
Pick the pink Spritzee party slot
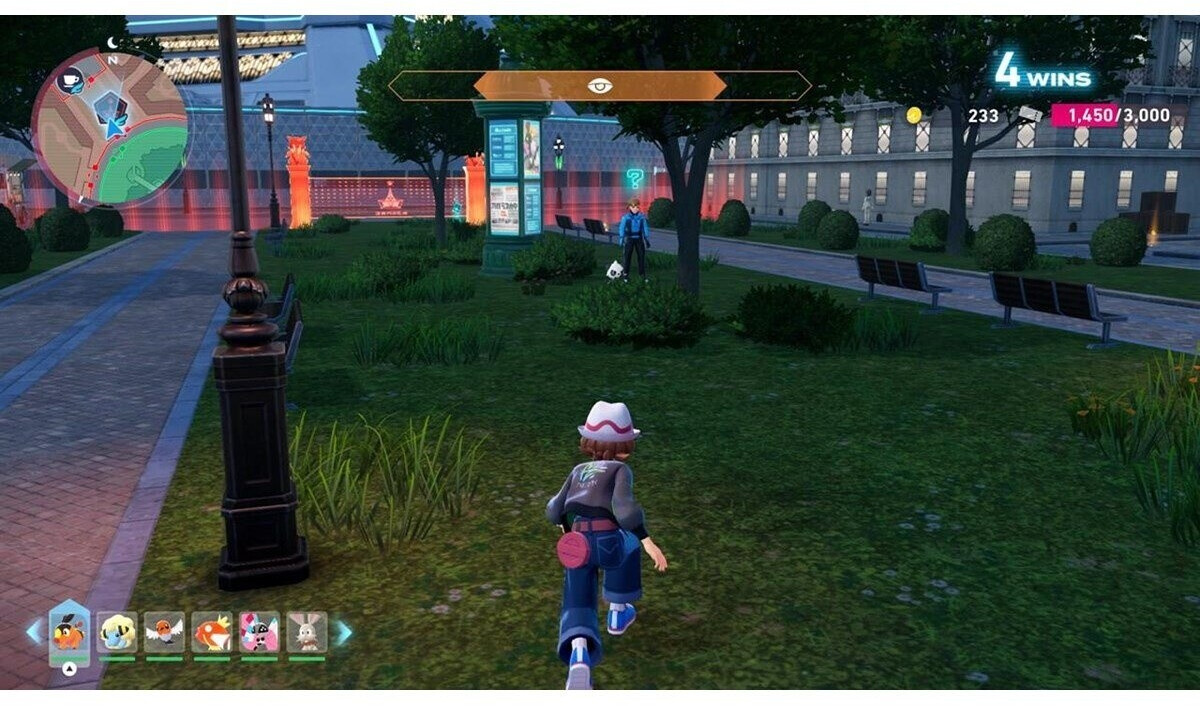259,631
